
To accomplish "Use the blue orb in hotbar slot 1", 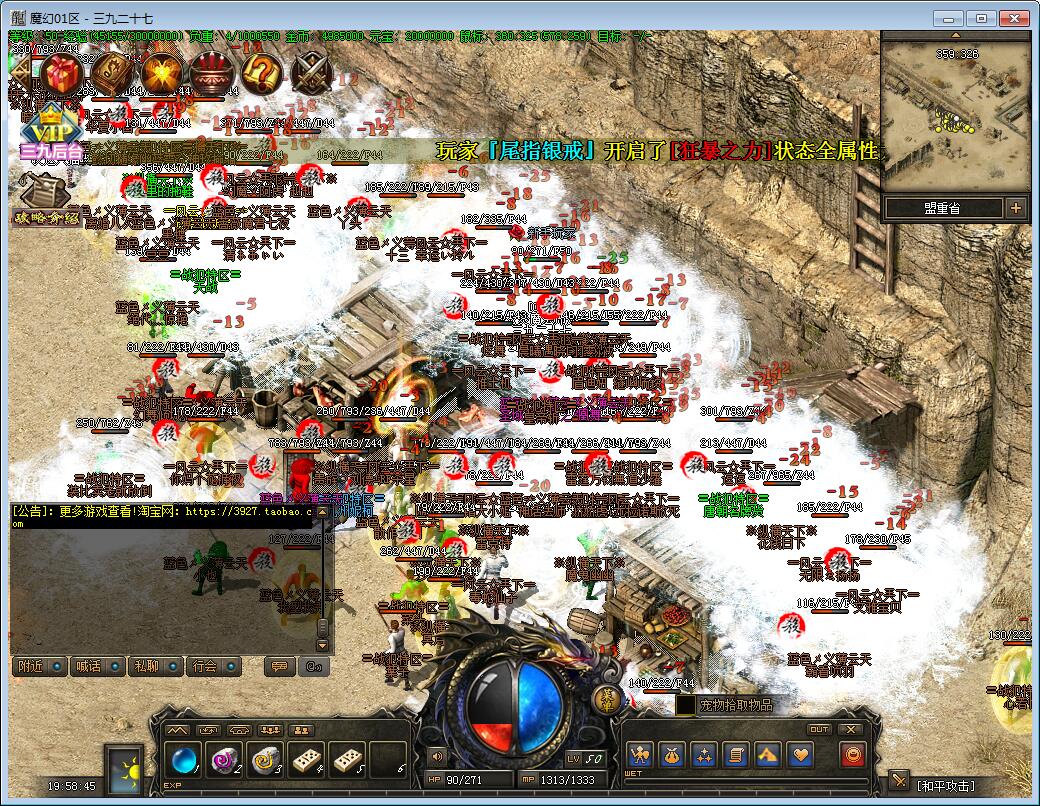I will [182, 760].
